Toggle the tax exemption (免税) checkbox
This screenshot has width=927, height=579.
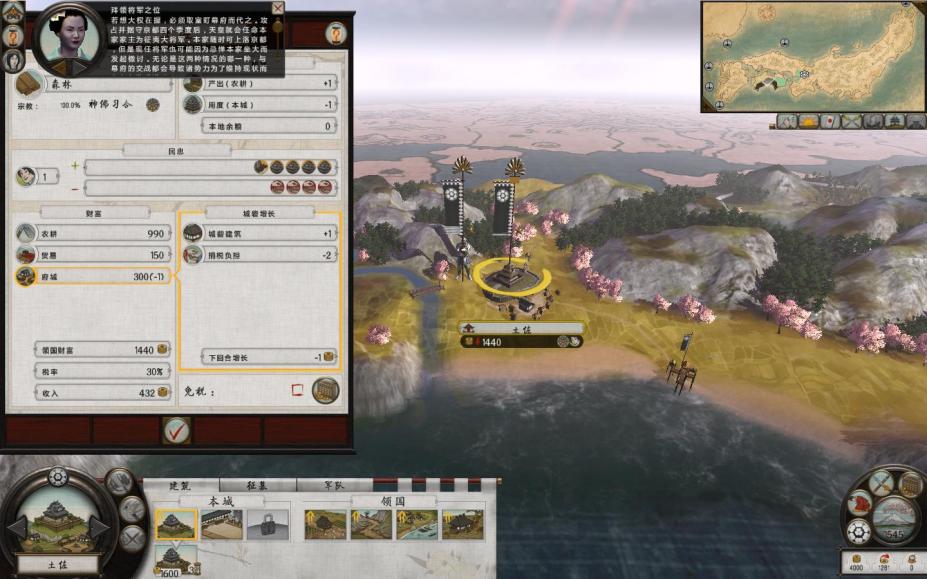296,390
